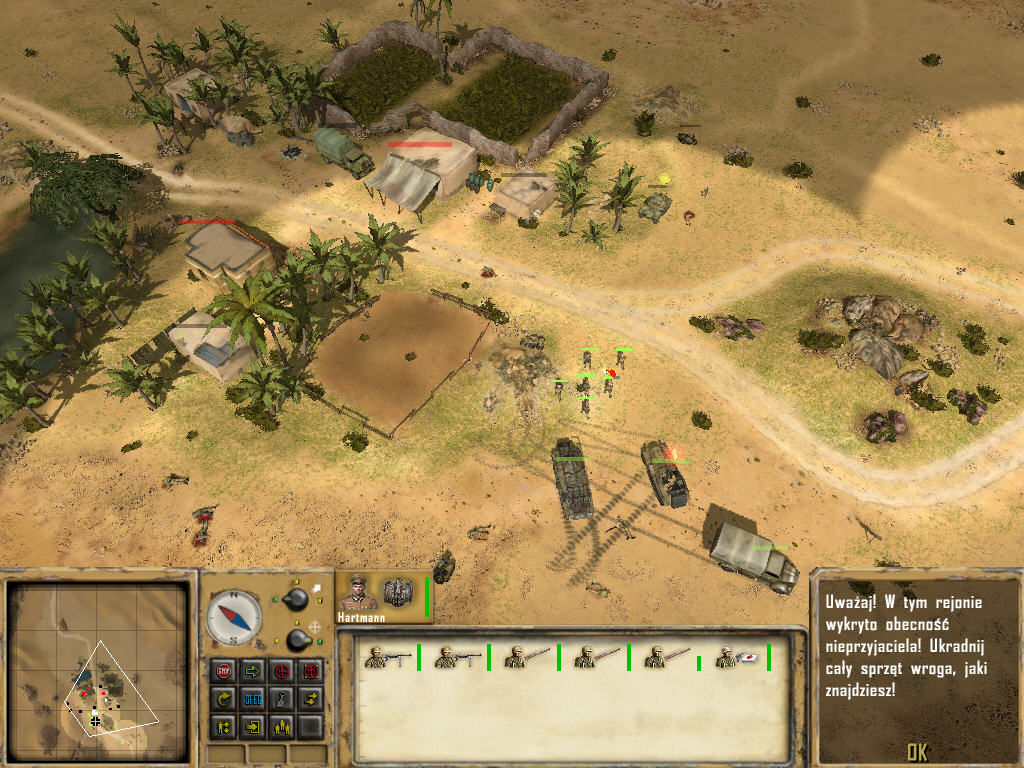Toggle the soldier stance up-down command
This screenshot has width=1024, height=768.
(223, 726)
